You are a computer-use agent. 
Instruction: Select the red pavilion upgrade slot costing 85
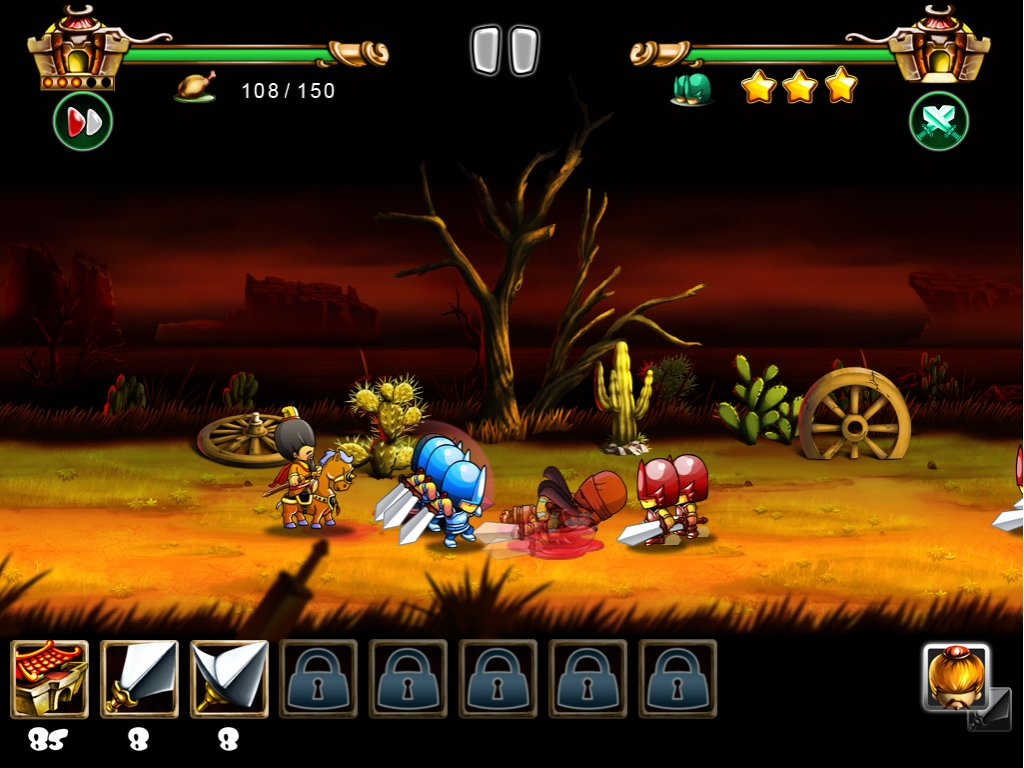click(x=50, y=679)
